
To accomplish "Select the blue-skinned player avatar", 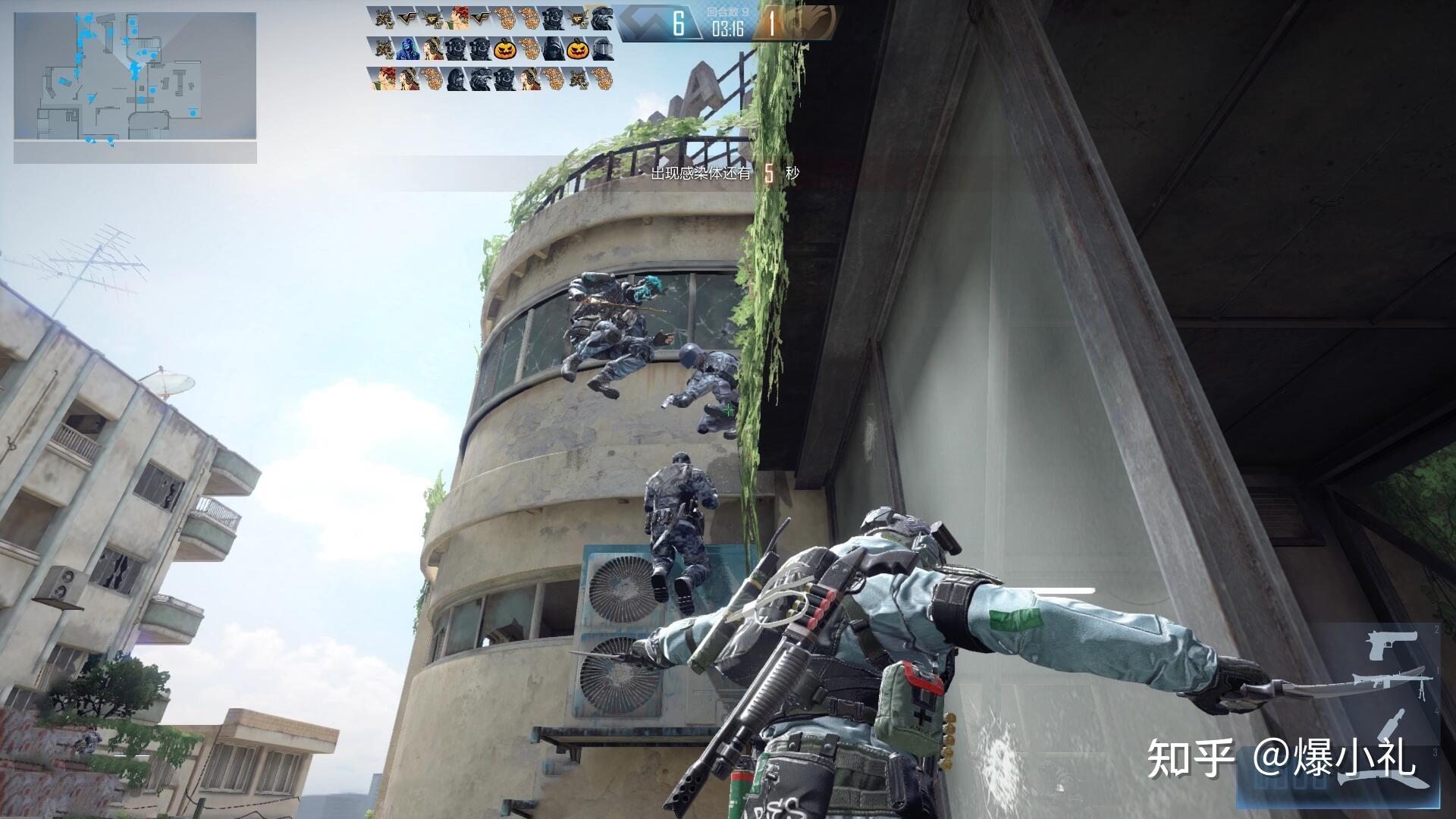I will (x=407, y=50).
